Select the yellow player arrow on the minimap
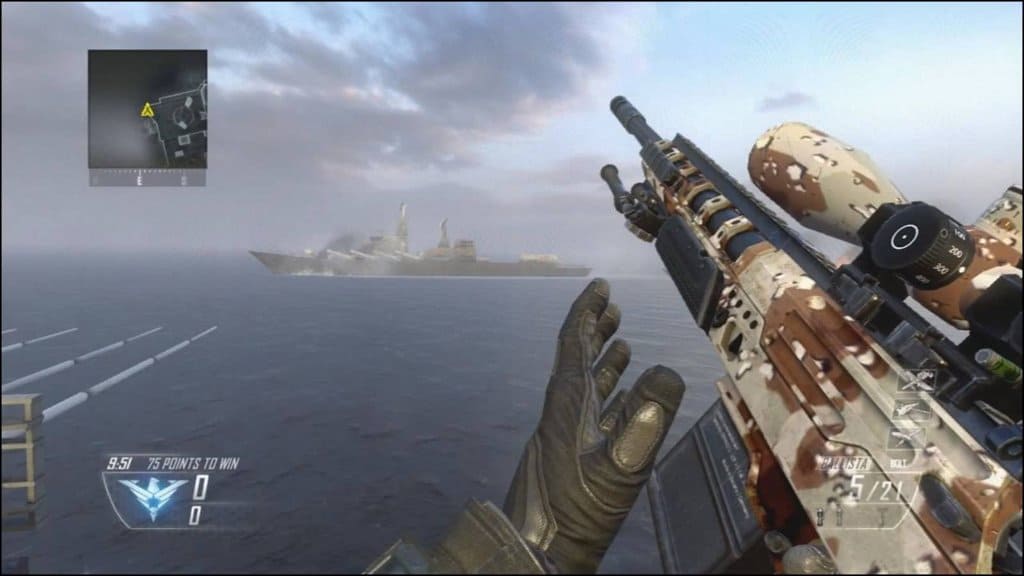The image size is (1024, 576). click(x=146, y=109)
